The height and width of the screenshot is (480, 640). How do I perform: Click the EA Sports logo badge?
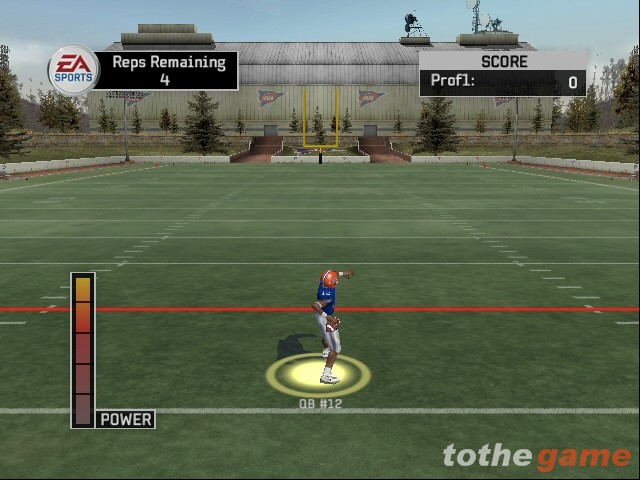pyautogui.click(x=74, y=70)
